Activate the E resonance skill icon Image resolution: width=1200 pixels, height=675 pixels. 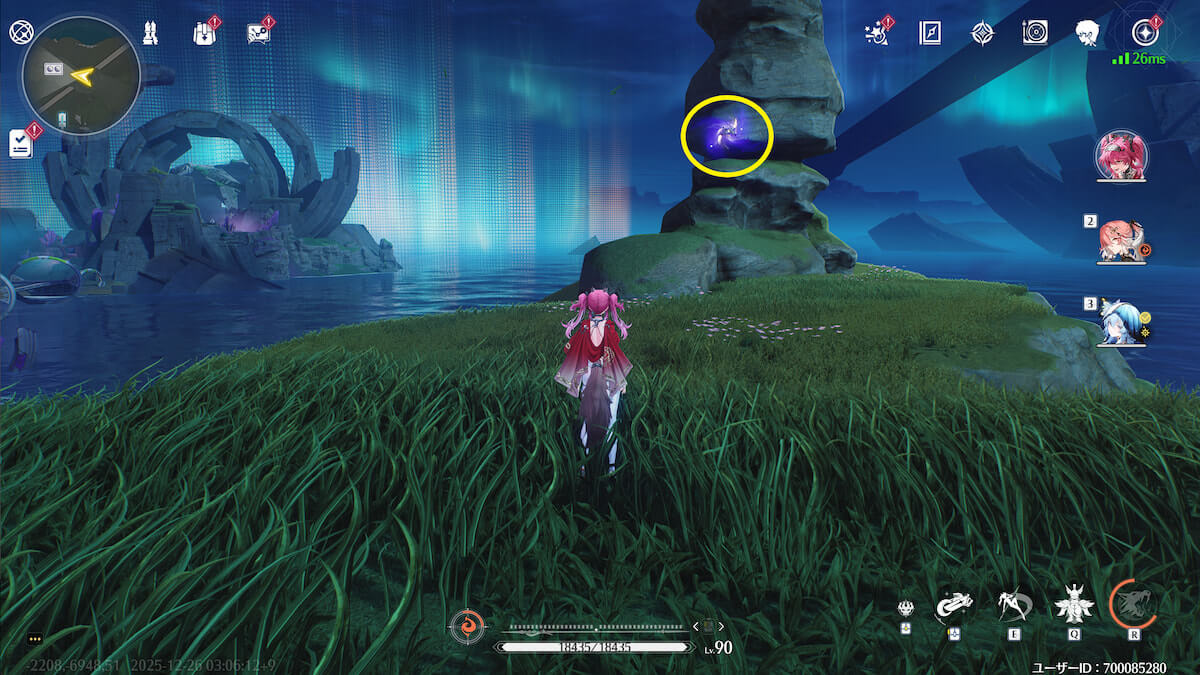1013,603
